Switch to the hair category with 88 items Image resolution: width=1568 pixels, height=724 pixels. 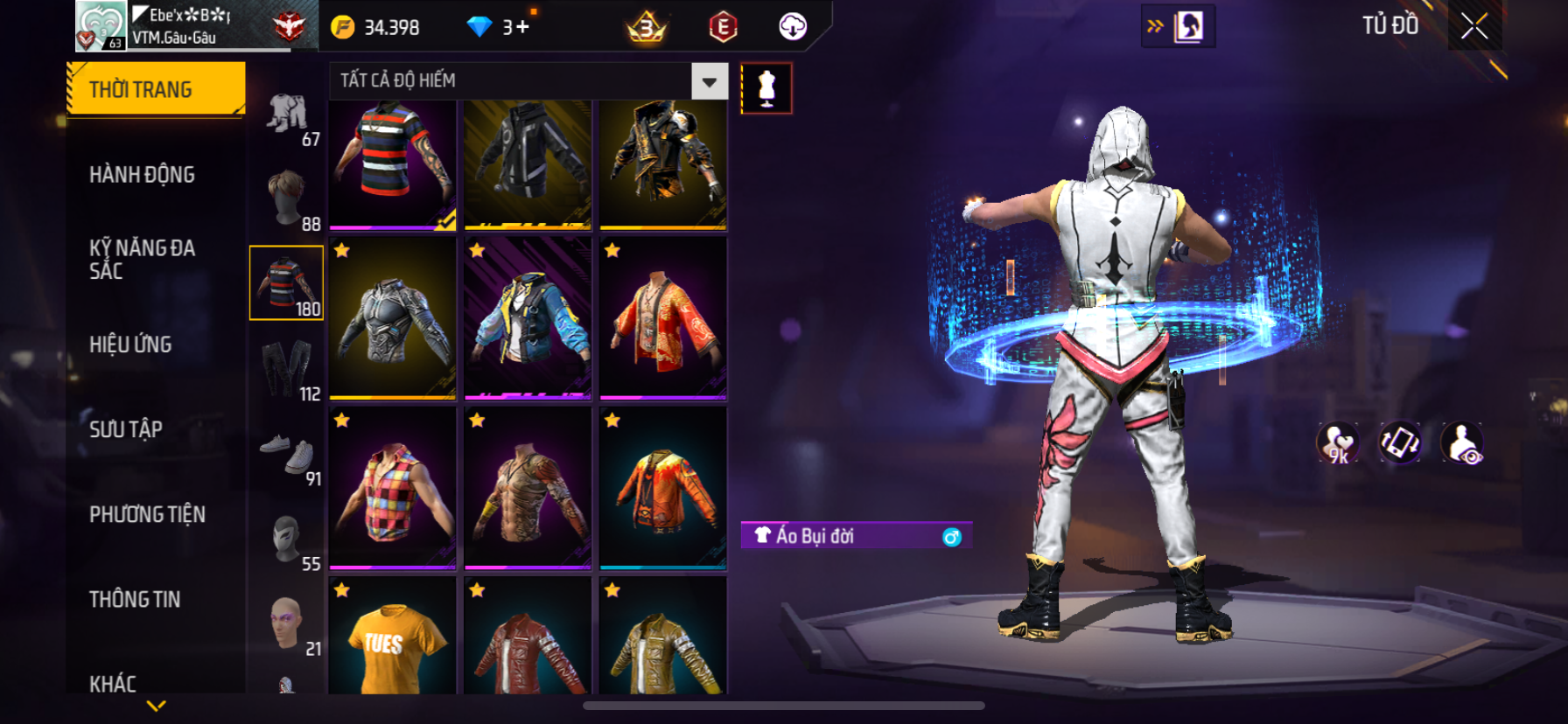(x=289, y=198)
